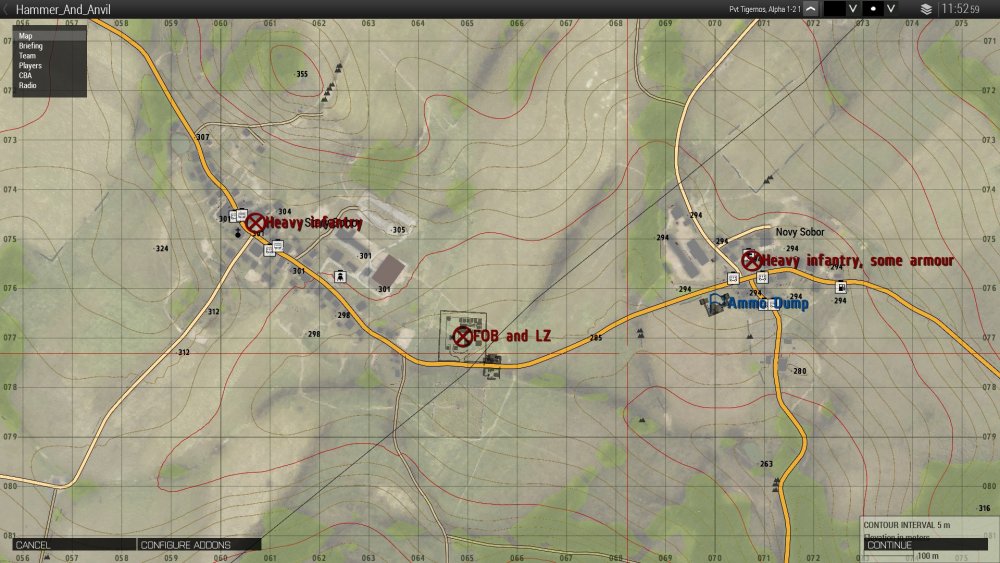Select the 'FOB and LZ' map marker
The height and width of the screenshot is (563, 1000).
463,336
